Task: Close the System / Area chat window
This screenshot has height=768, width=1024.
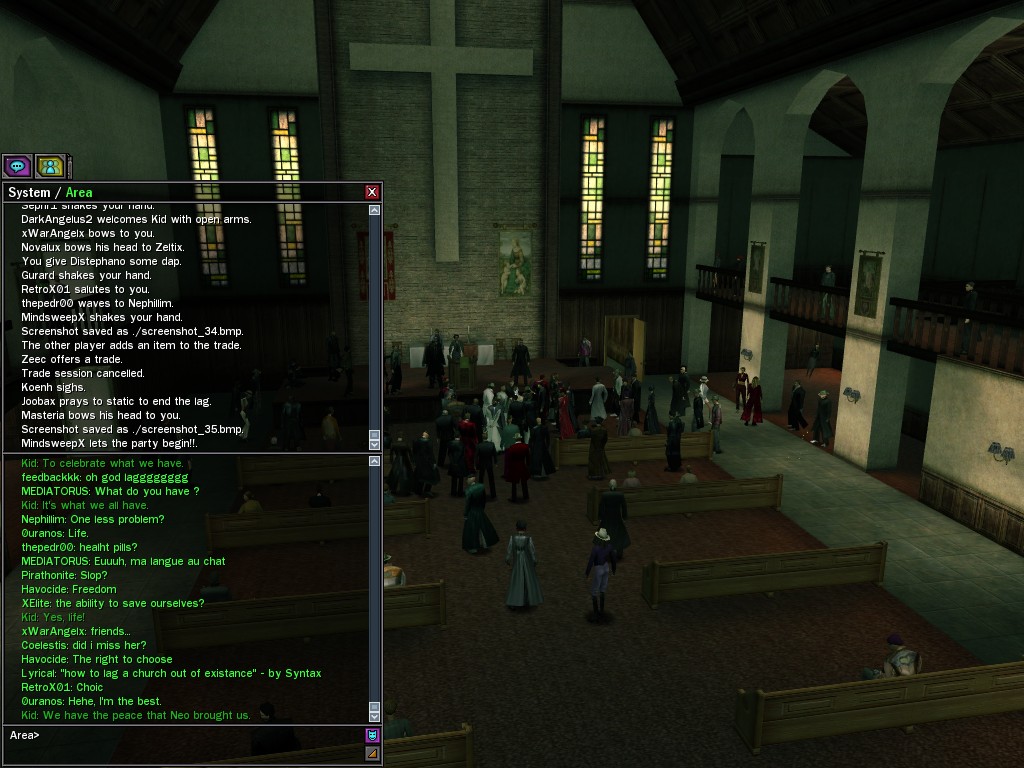Action: pos(372,192)
